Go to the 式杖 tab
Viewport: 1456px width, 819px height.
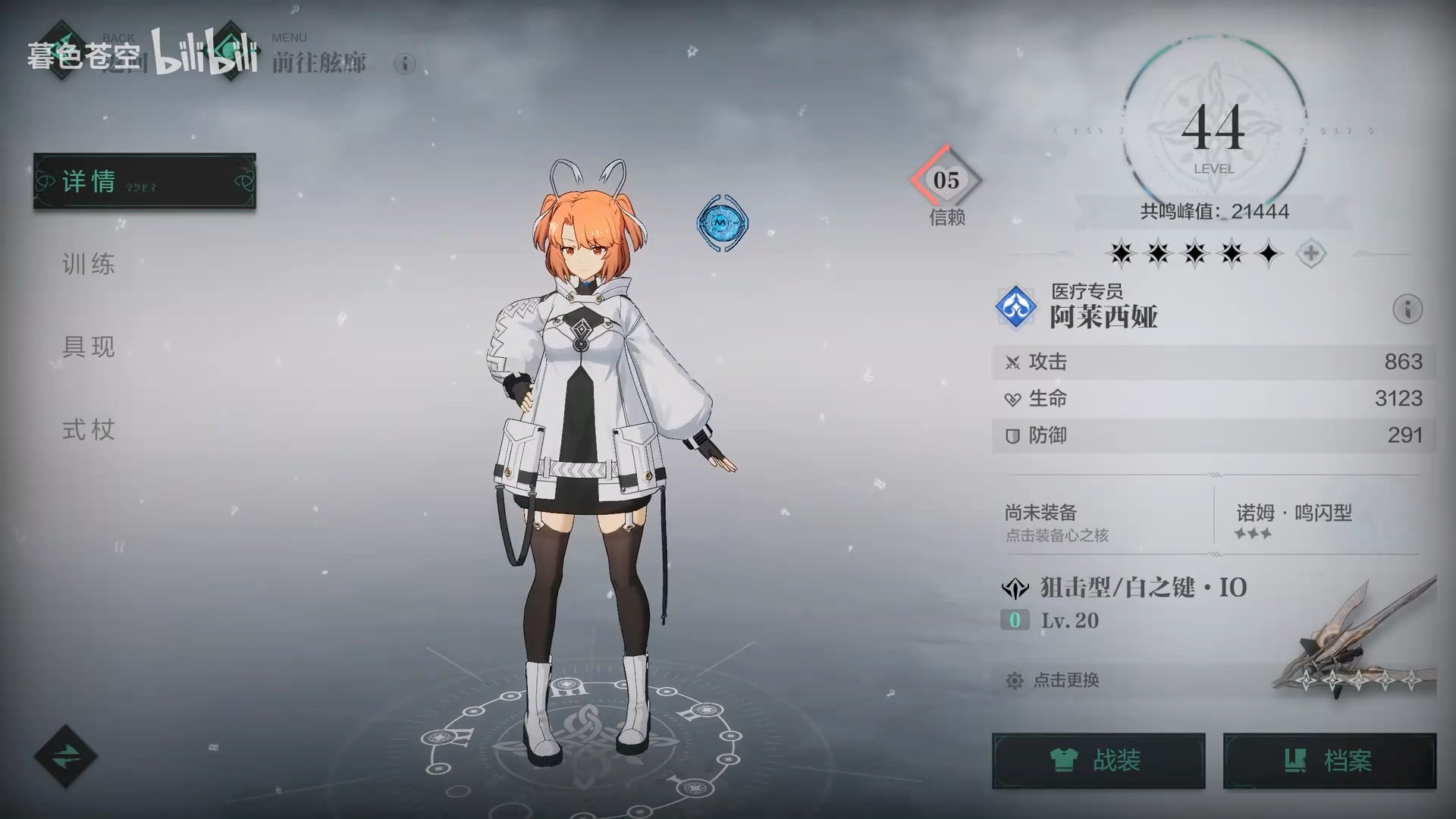[x=89, y=430]
